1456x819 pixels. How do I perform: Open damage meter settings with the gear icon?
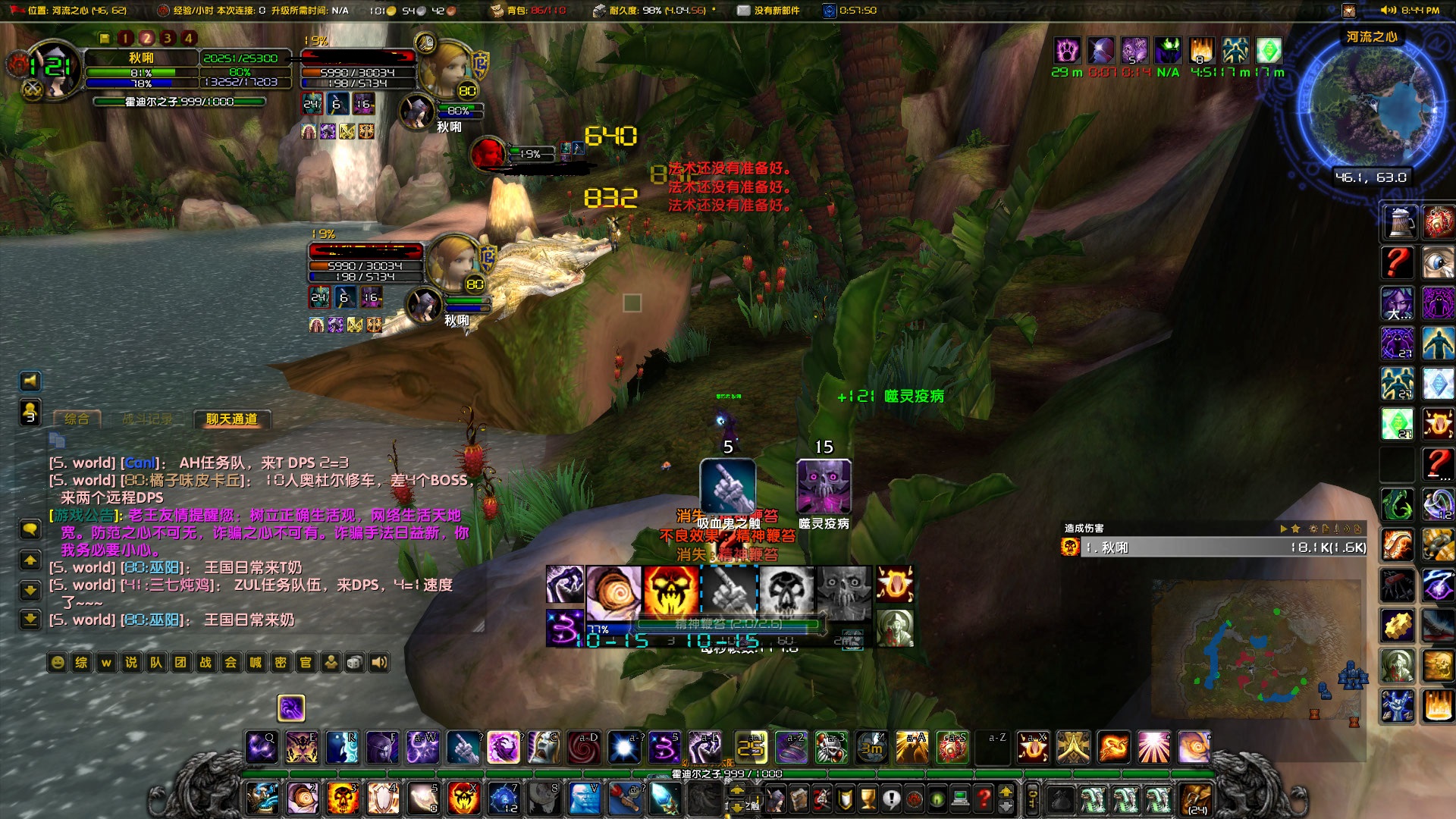pyautogui.click(x=1313, y=528)
